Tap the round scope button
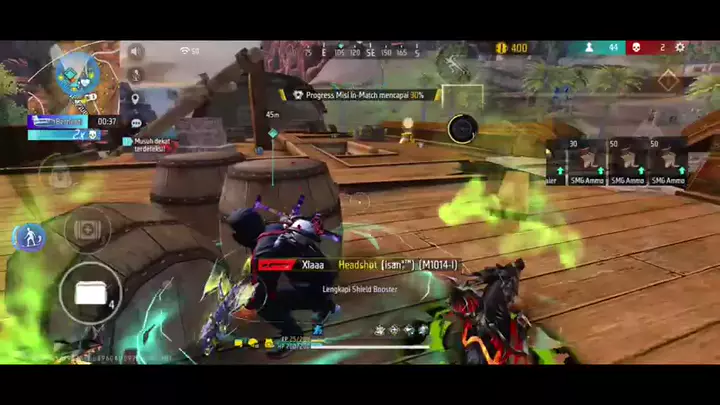The height and width of the screenshot is (405, 720). click(462, 129)
